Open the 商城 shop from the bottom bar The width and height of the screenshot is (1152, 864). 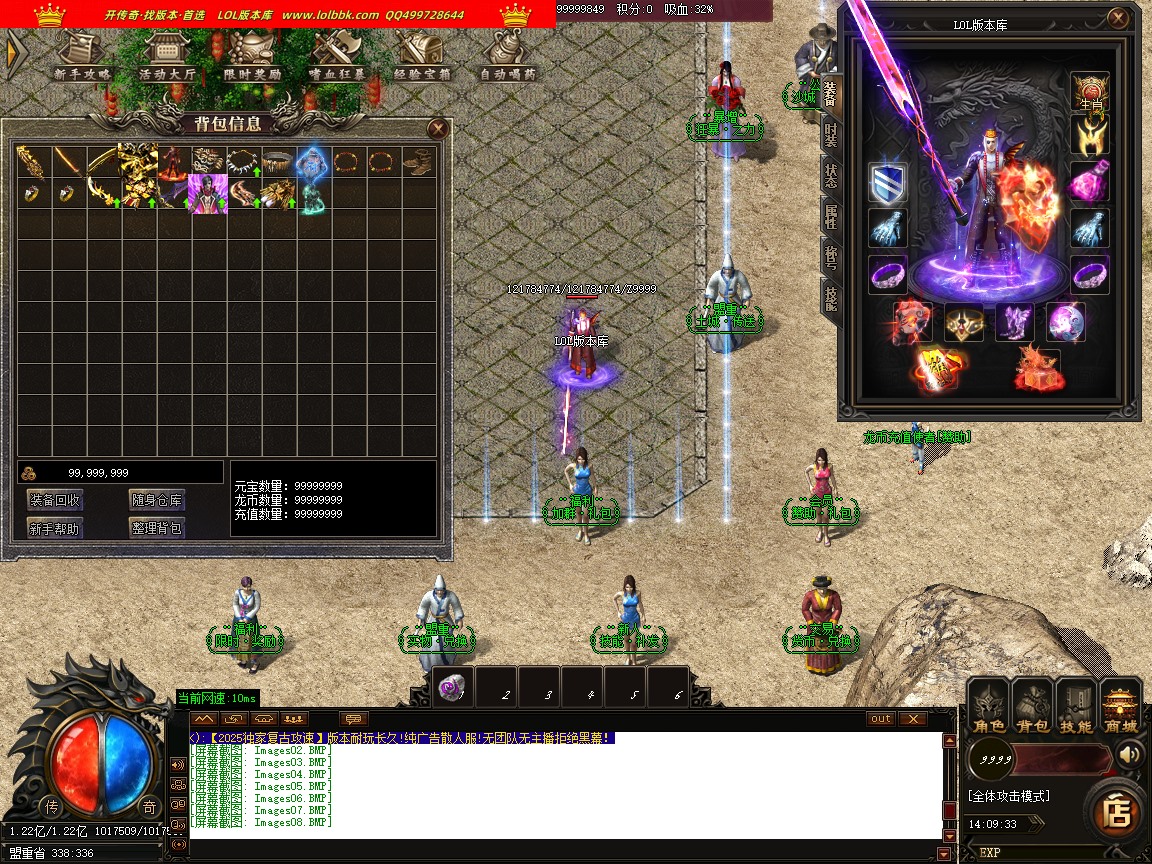tap(1120, 706)
